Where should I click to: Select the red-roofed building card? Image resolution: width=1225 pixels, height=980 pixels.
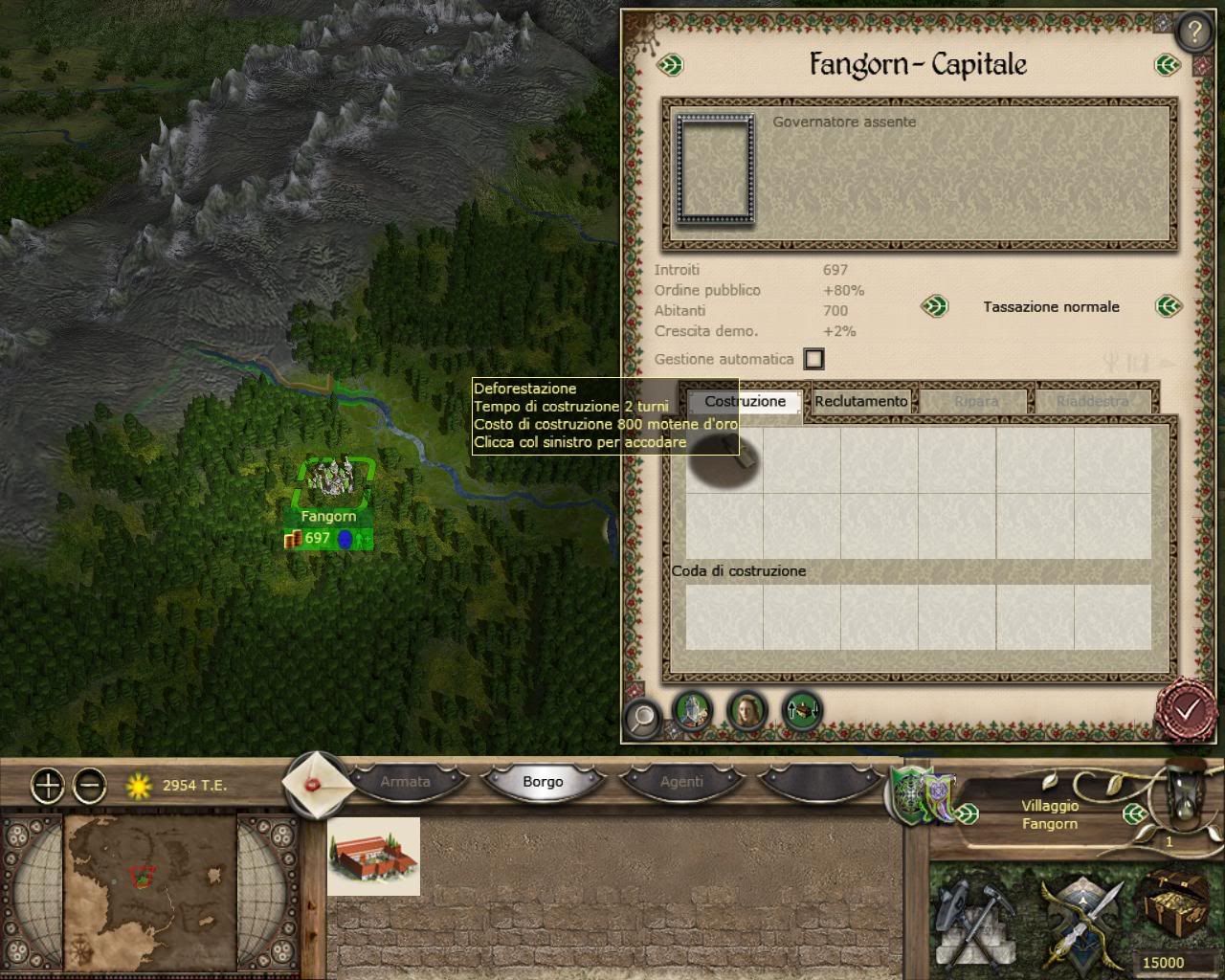tap(373, 857)
